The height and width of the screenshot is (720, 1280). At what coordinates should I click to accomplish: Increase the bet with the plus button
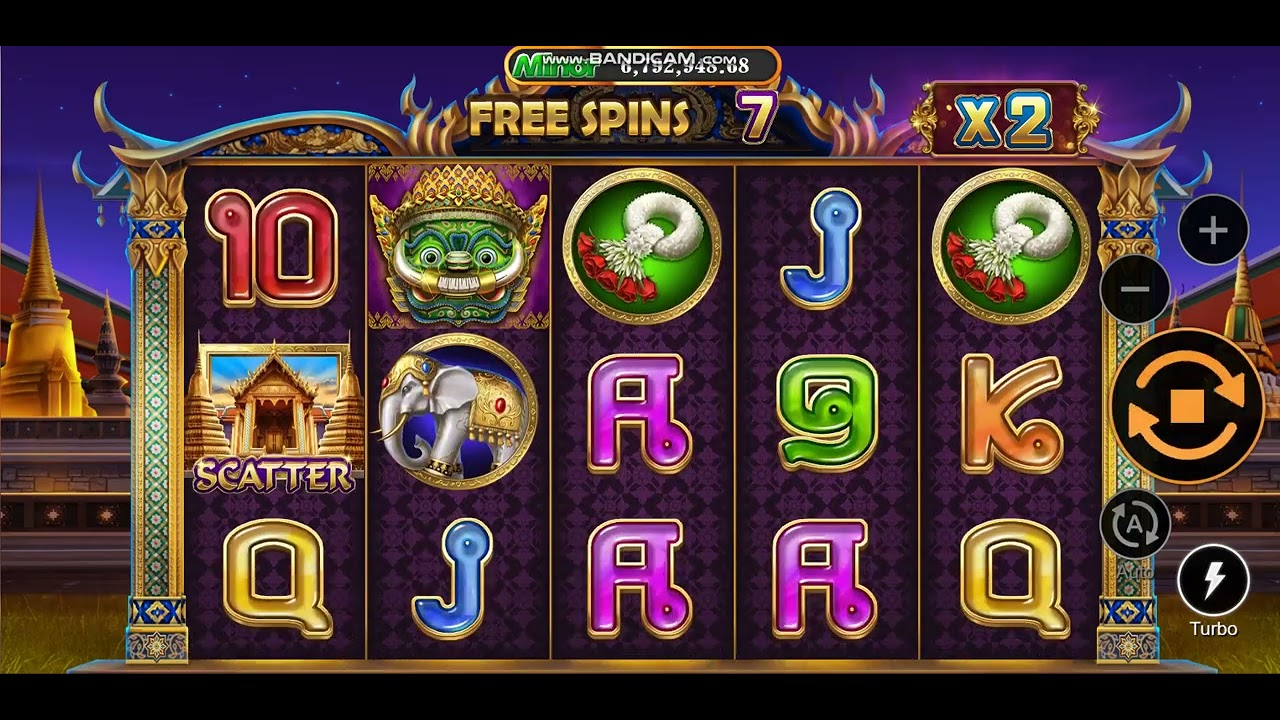pos(1213,231)
